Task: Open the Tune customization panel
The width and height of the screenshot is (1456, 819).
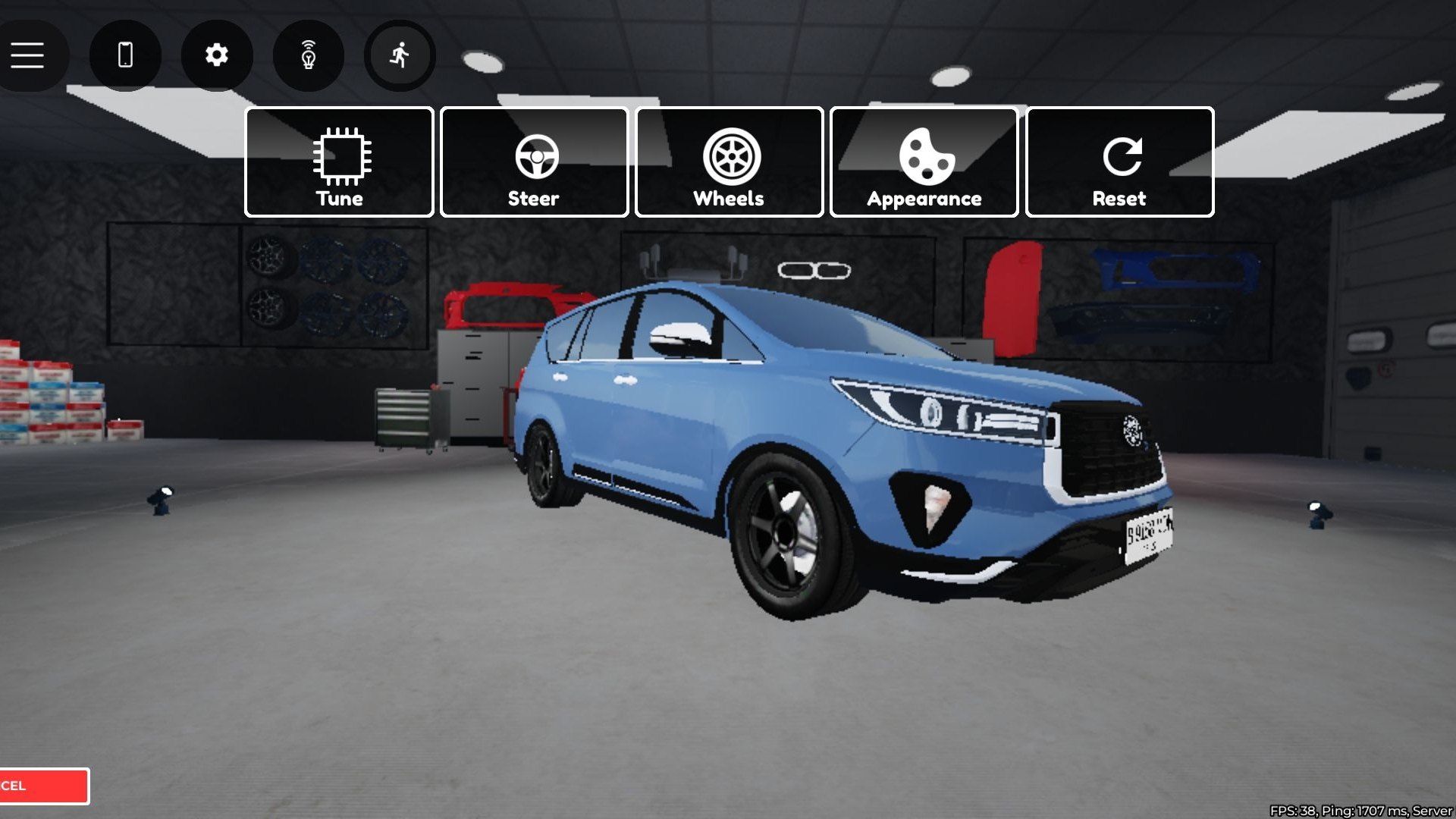Action: (339, 162)
